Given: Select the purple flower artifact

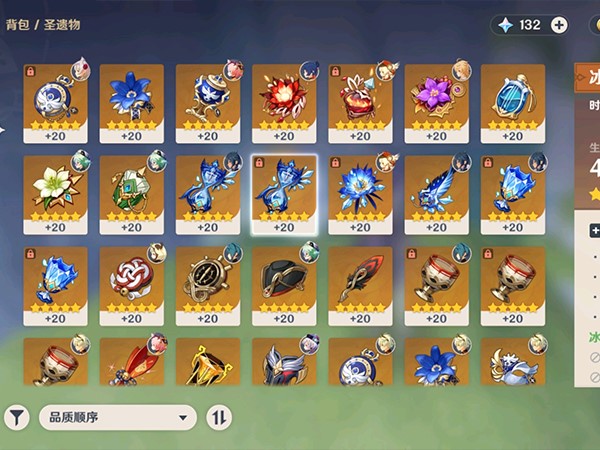Looking at the screenshot, I should point(436,98).
